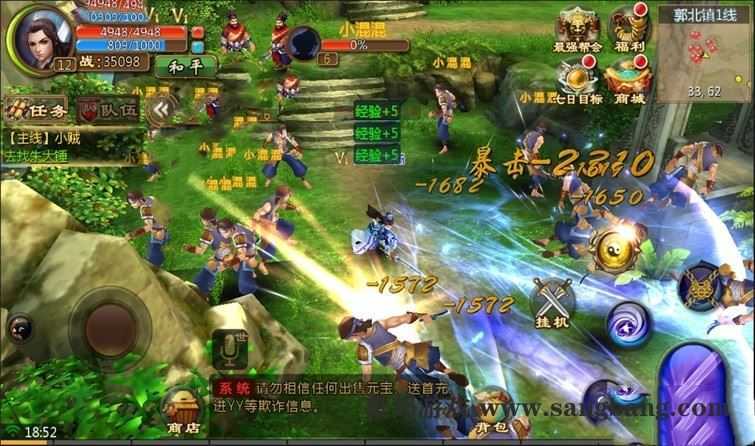755x446 pixels.
Task: Open the 七日目标 seven-day goals icon
Action: point(578,82)
